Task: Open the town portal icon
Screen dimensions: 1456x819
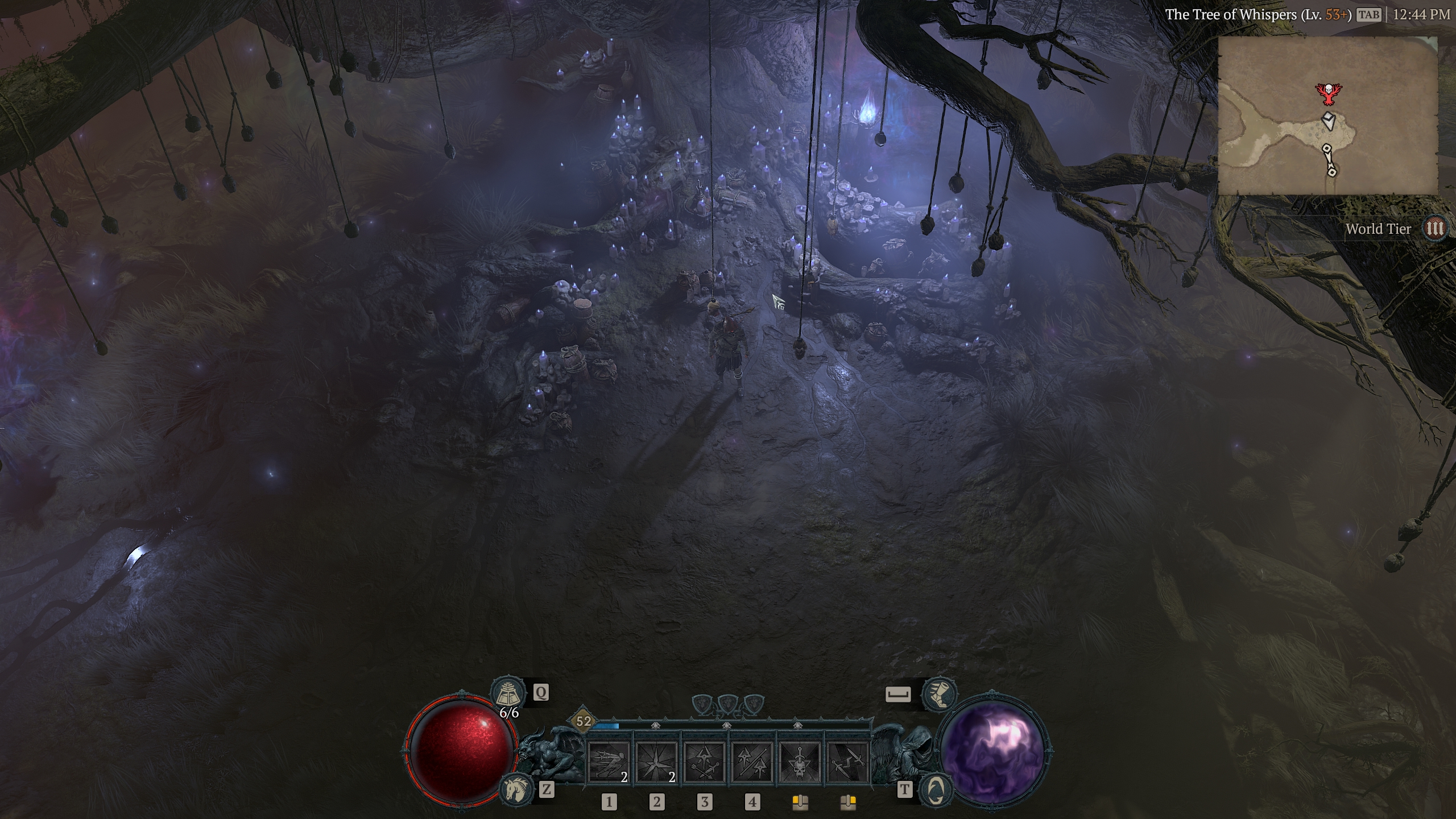Action: (937, 788)
